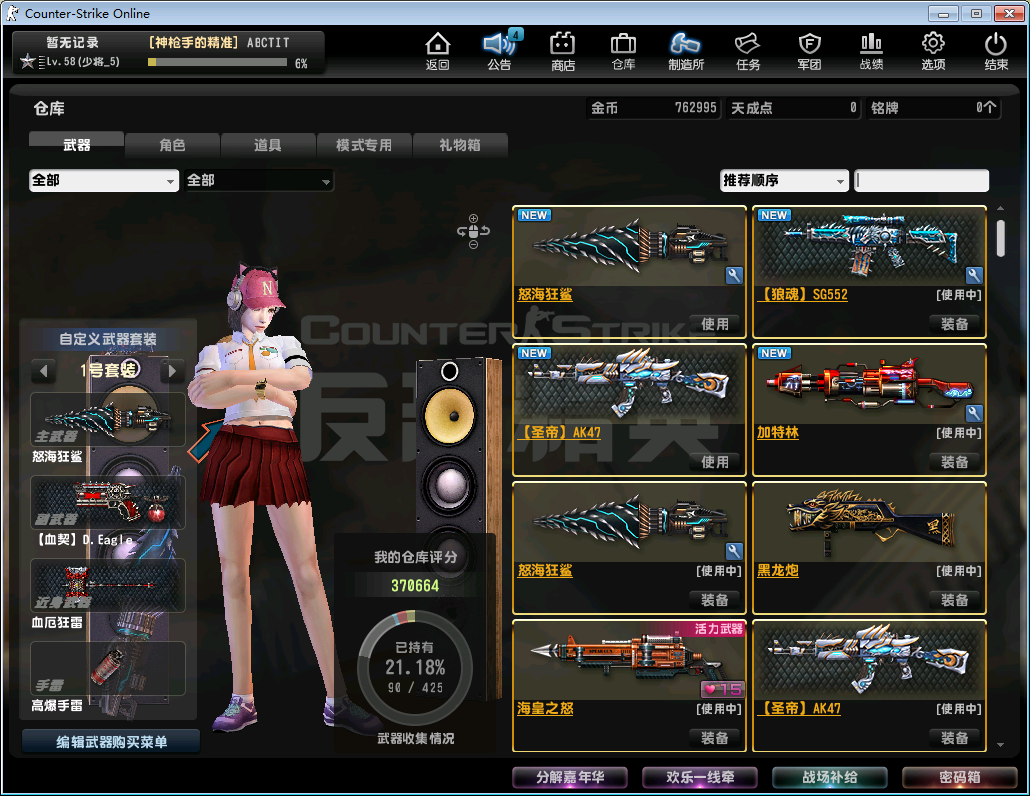Click the 结束 power button

[x=996, y=51]
